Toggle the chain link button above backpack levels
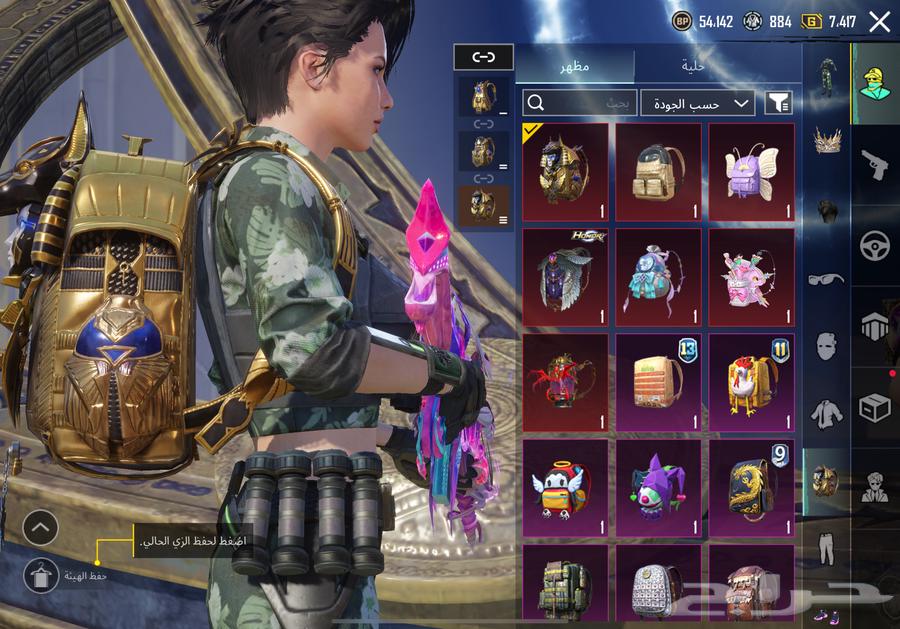Screen dimensions: 900x629 (x=483, y=57)
